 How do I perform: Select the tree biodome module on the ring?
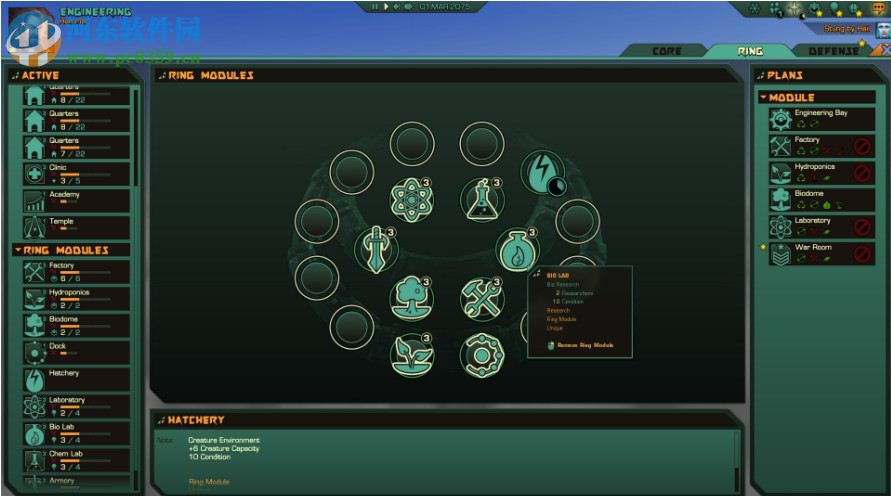pyautogui.click(x=411, y=297)
